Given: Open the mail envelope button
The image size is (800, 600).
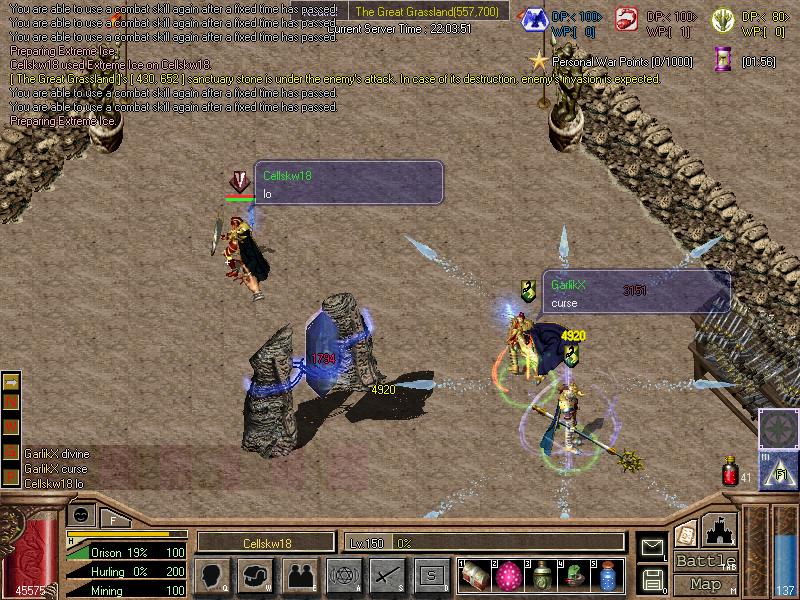Looking at the screenshot, I should point(652,547).
